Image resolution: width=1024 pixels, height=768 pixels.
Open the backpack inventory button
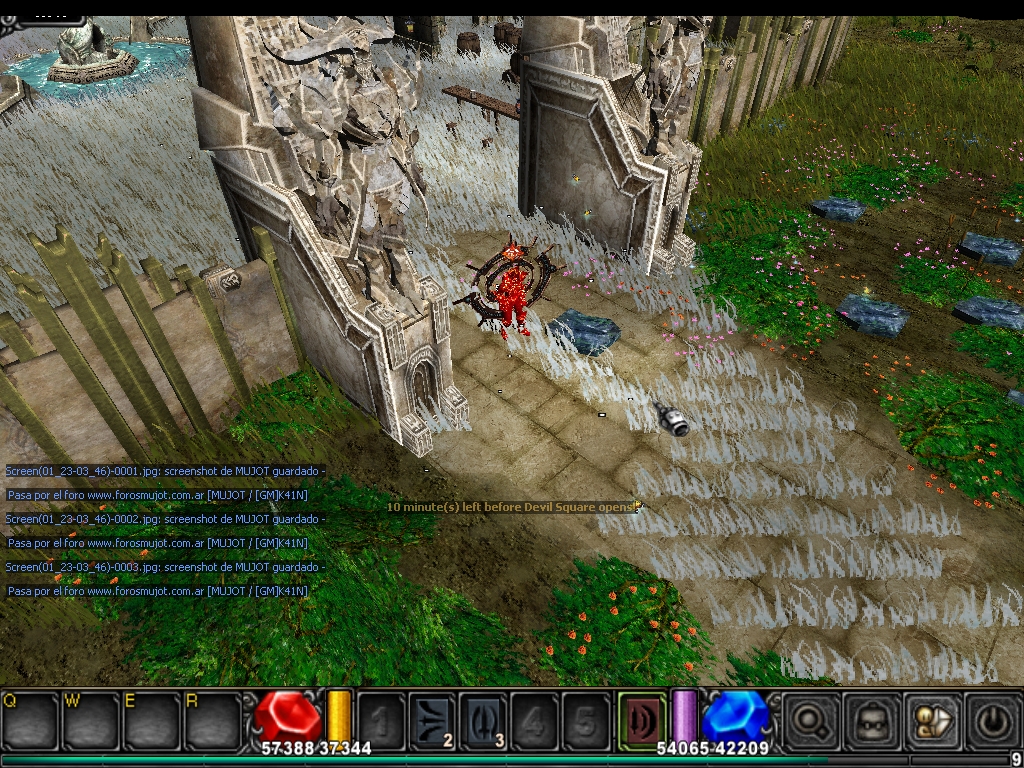pos(867,720)
